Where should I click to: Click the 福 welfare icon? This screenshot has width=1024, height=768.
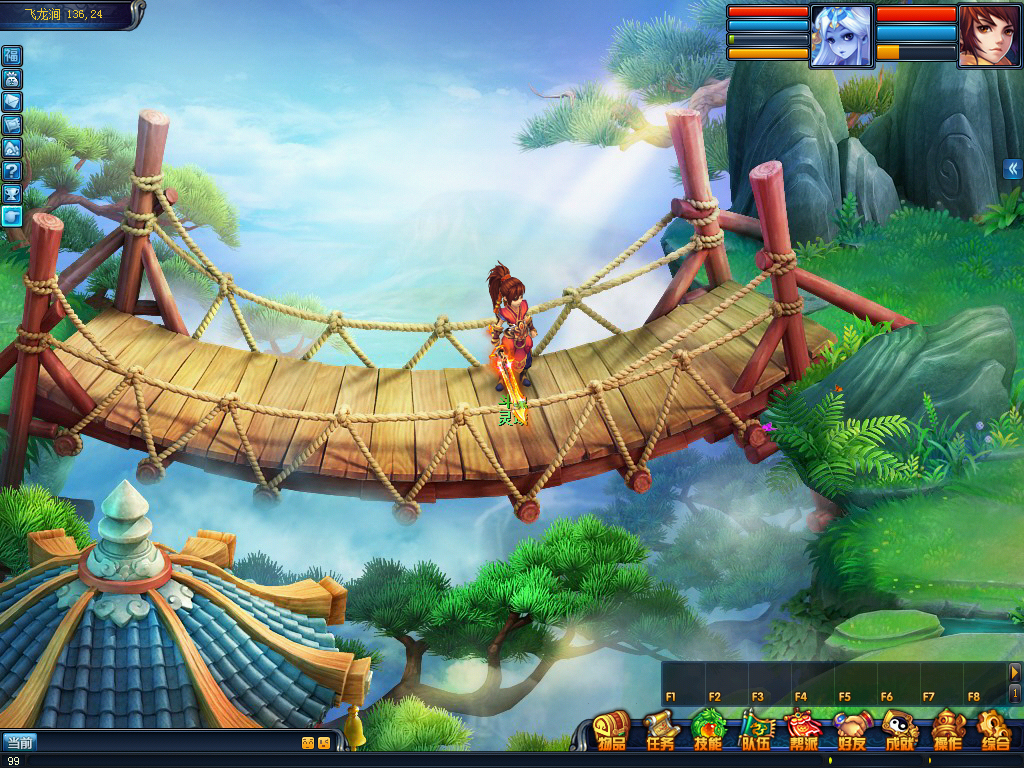coord(12,55)
